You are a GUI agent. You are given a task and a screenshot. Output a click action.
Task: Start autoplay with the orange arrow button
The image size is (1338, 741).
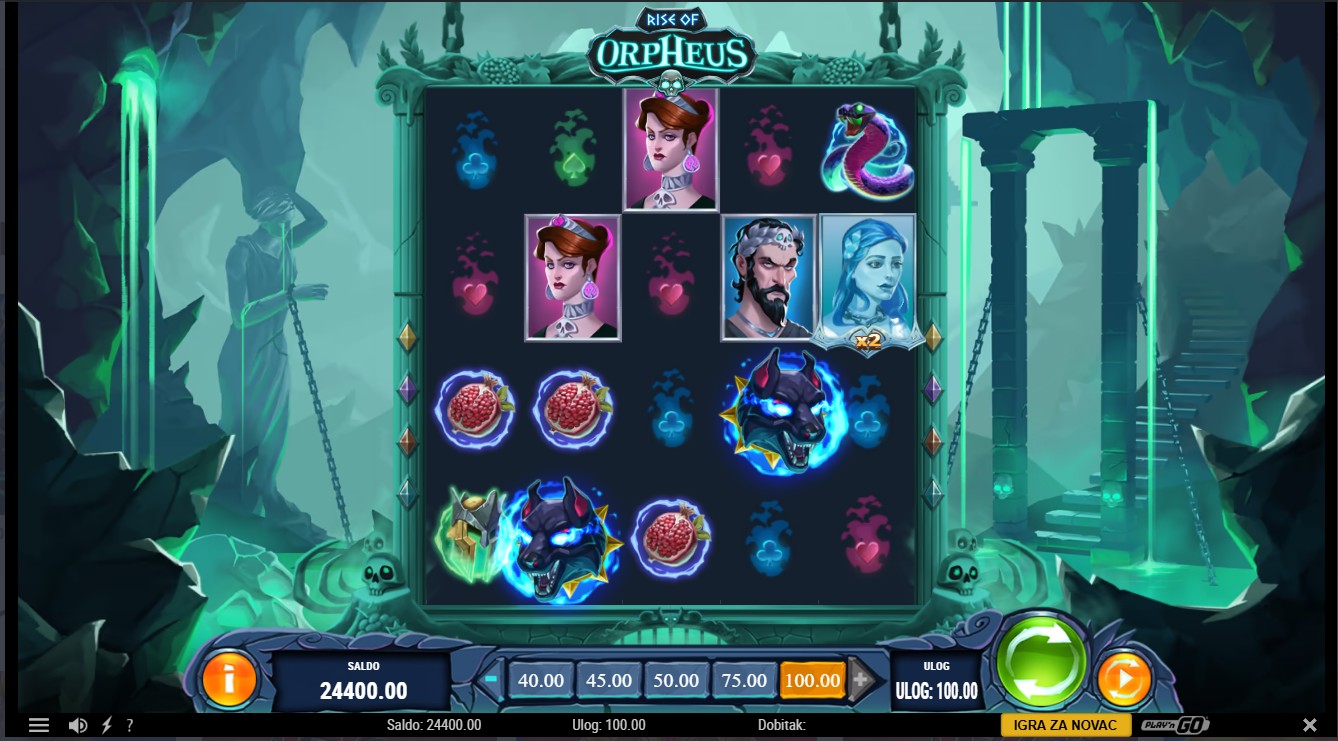(x=1124, y=680)
